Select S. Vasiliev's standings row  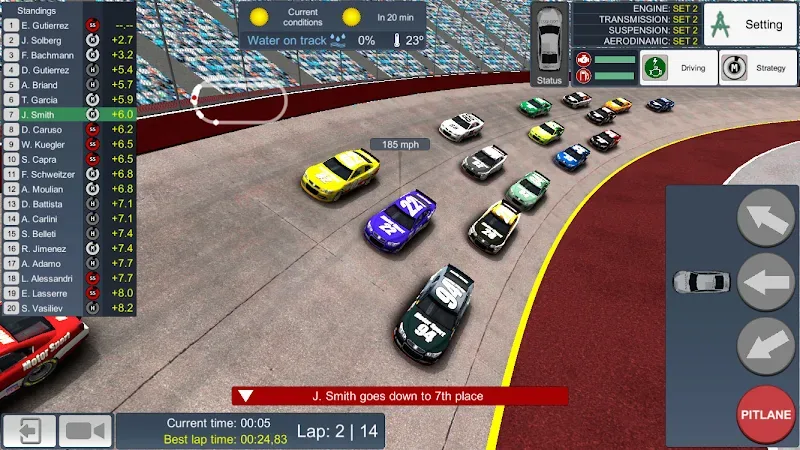tap(68, 309)
